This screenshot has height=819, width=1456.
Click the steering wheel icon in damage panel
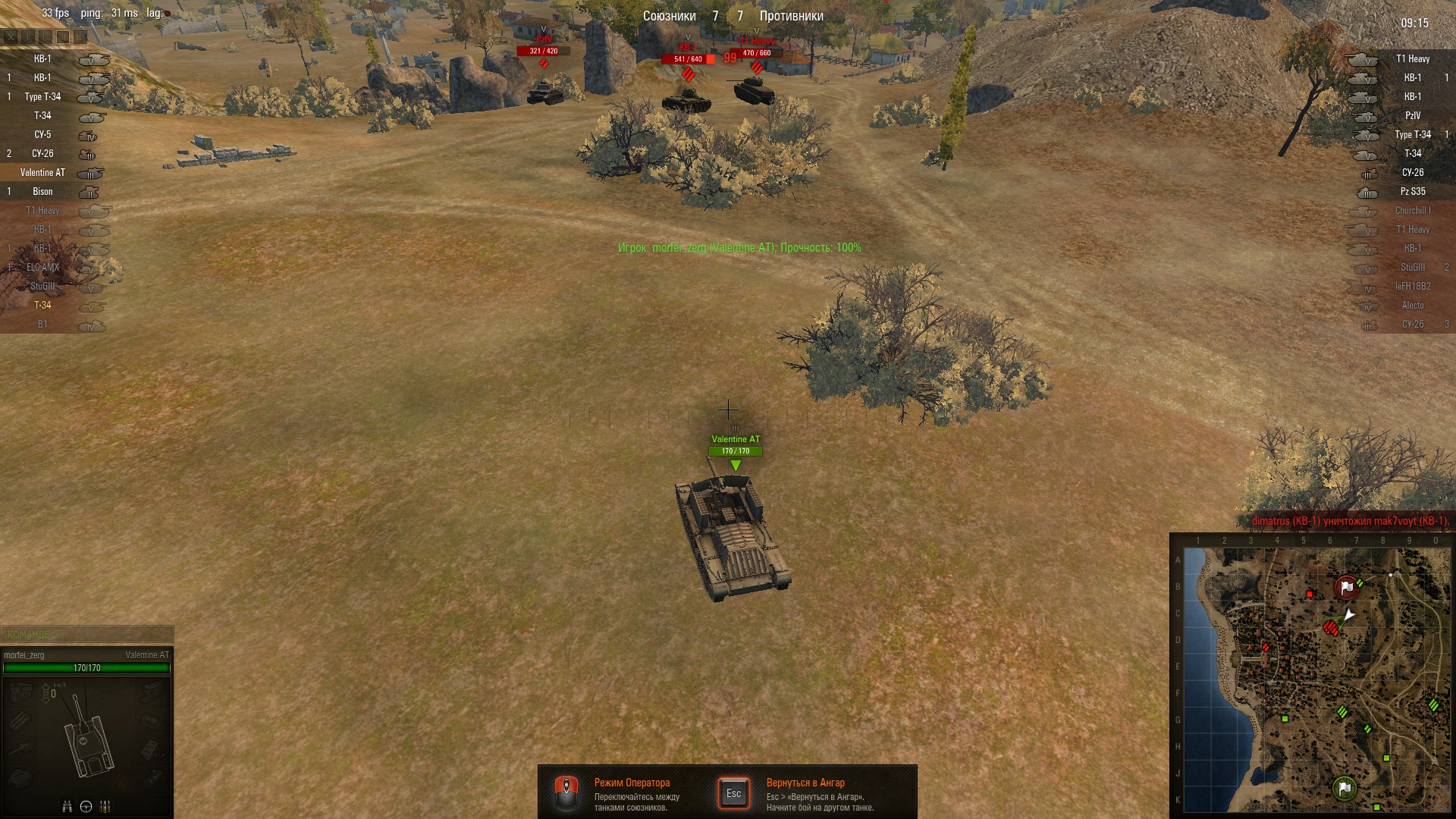[86, 806]
